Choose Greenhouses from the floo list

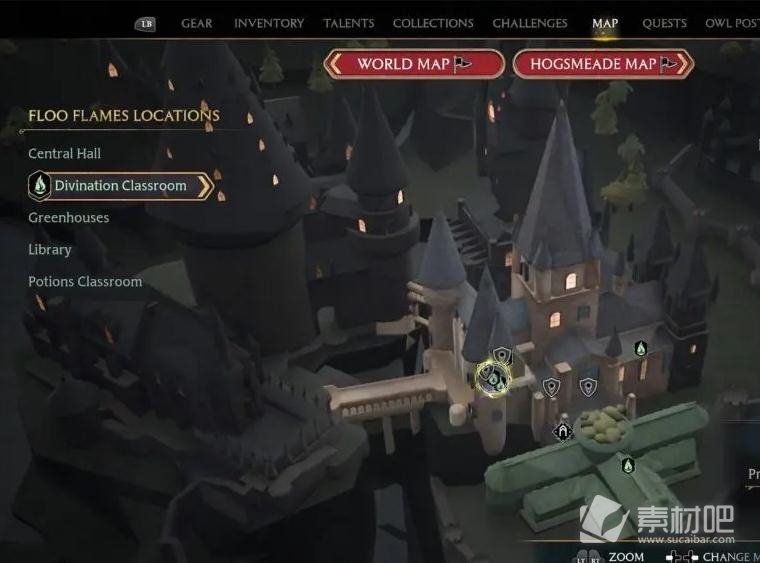tap(69, 217)
